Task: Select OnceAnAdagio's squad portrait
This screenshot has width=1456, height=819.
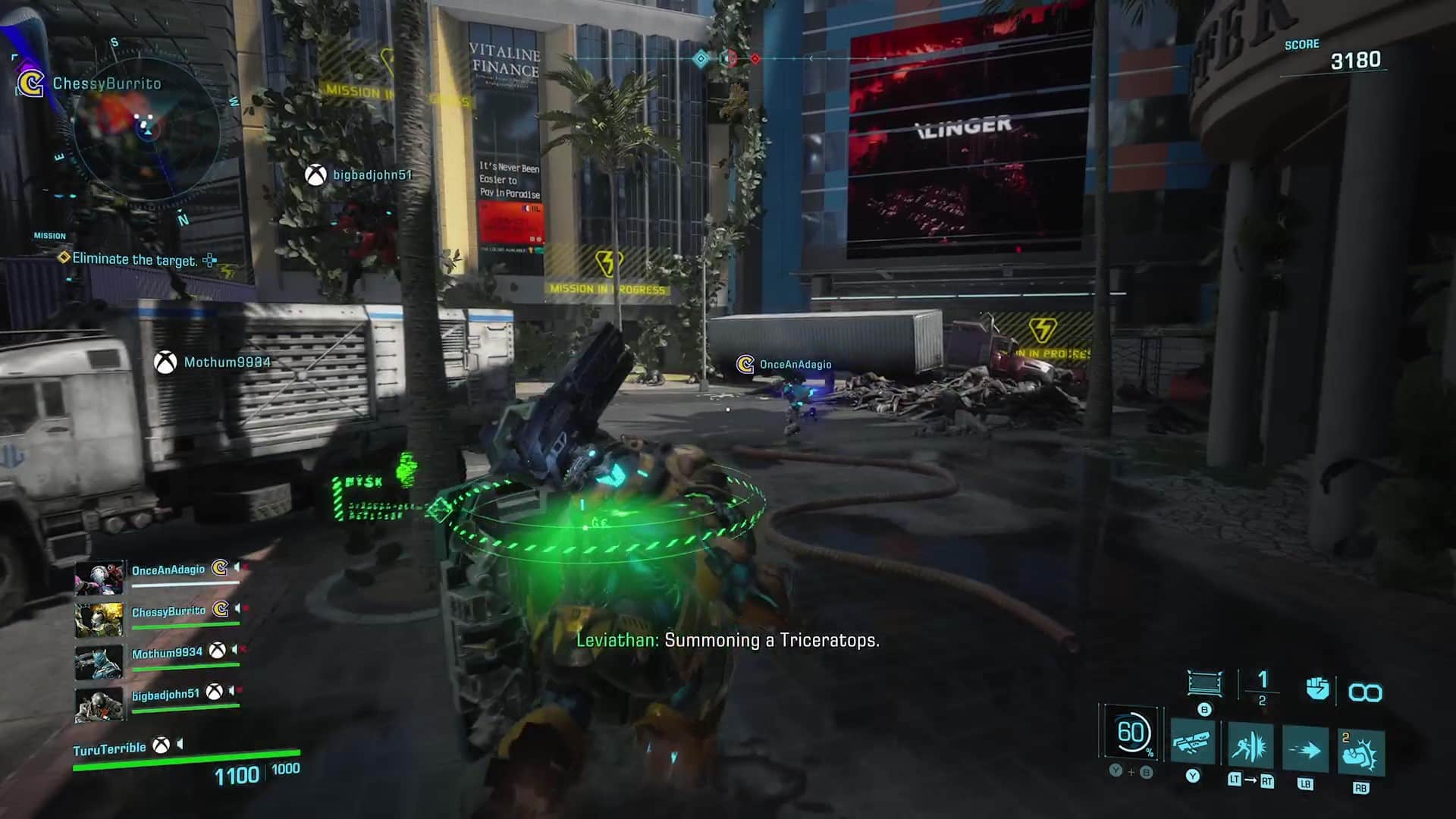Action: 99,578
